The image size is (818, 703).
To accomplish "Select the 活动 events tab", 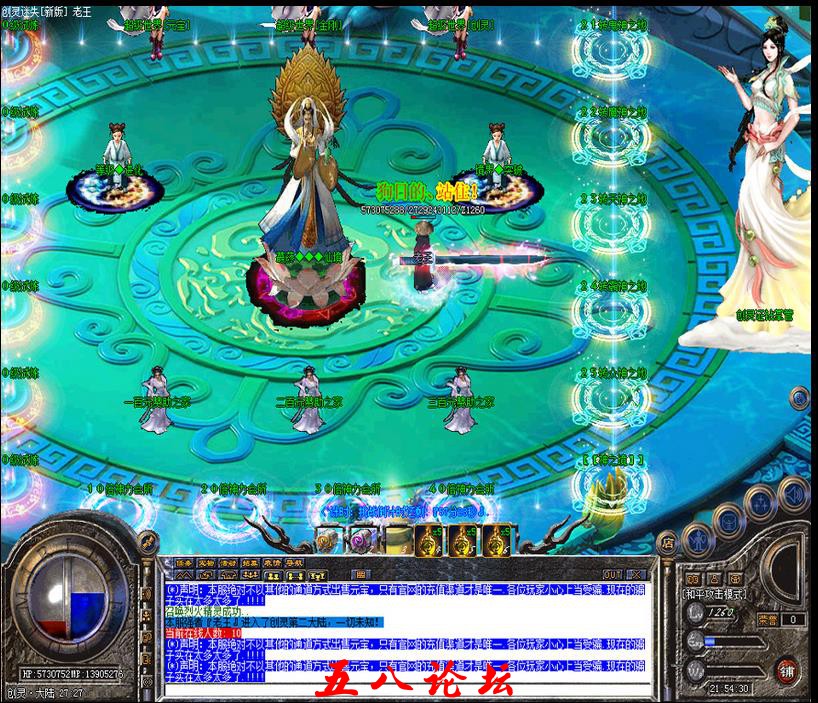I will [229, 563].
